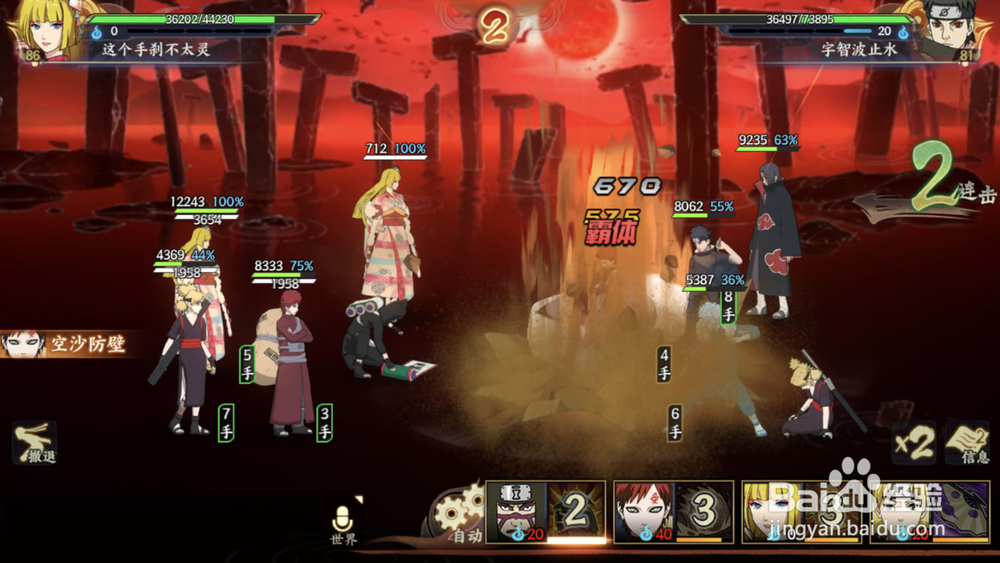View opponent 宇智波止水 avatar portrait
This screenshot has width=1000, height=563.
click(x=958, y=30)
